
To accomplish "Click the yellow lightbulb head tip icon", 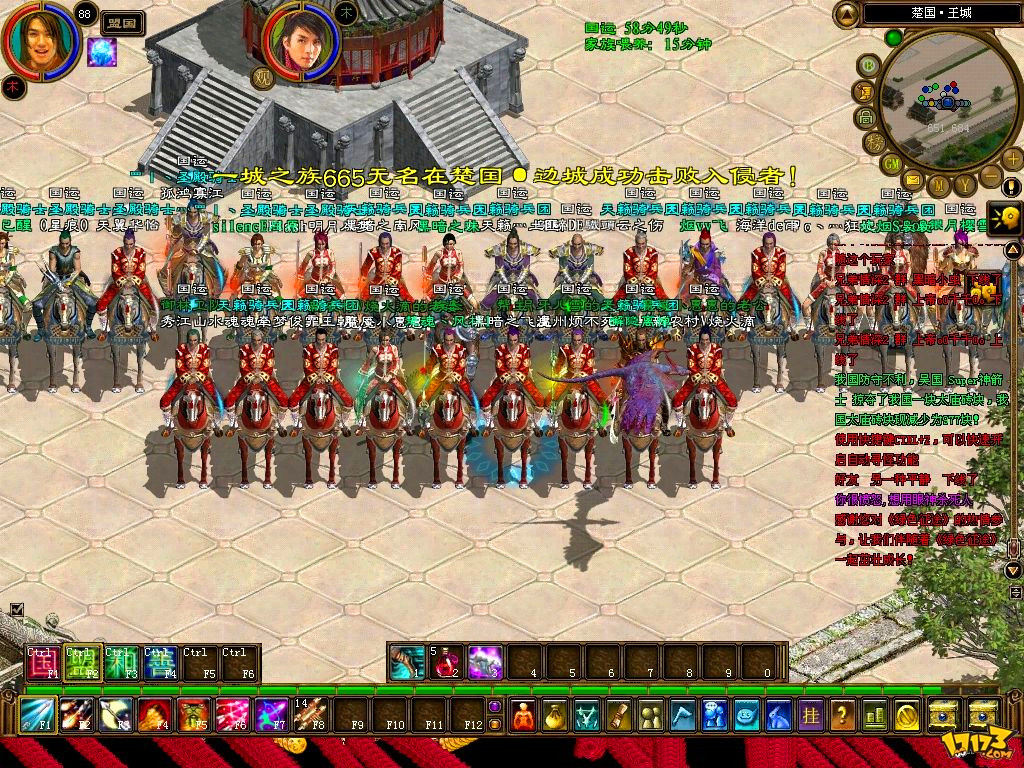I will 1005,218.
